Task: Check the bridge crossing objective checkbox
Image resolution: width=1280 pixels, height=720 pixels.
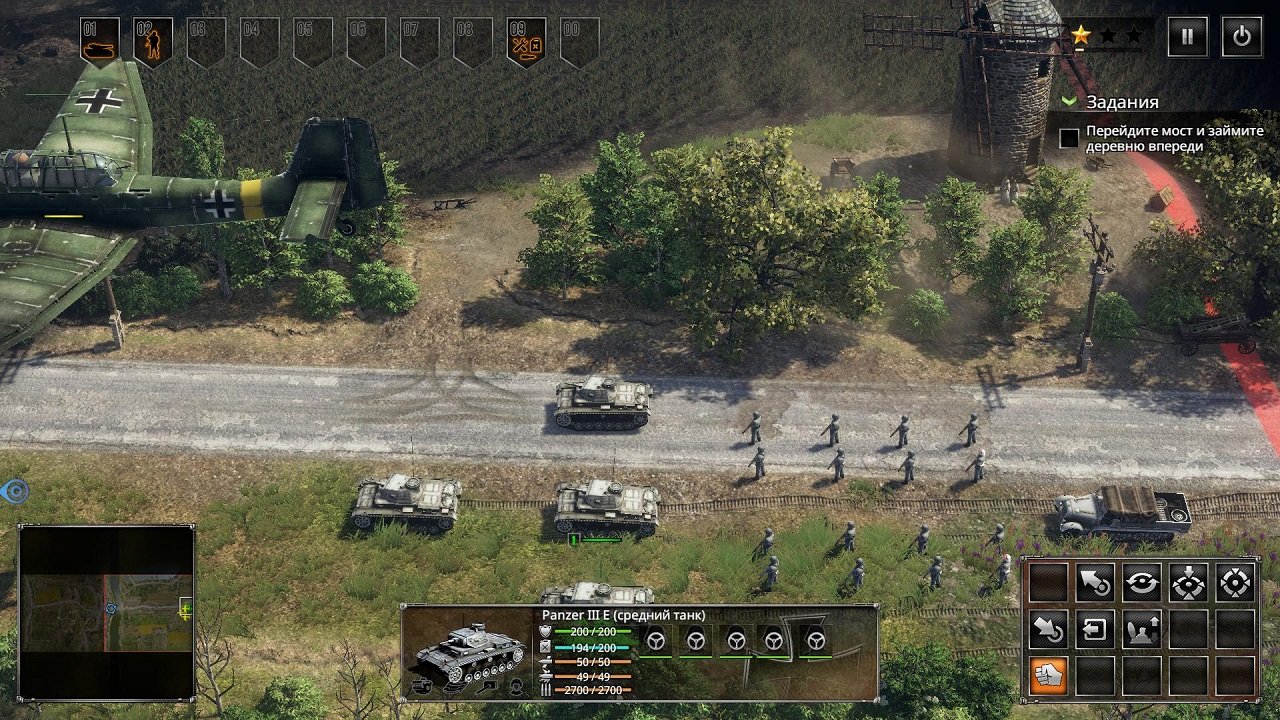Action: (x=1068, y=136)
